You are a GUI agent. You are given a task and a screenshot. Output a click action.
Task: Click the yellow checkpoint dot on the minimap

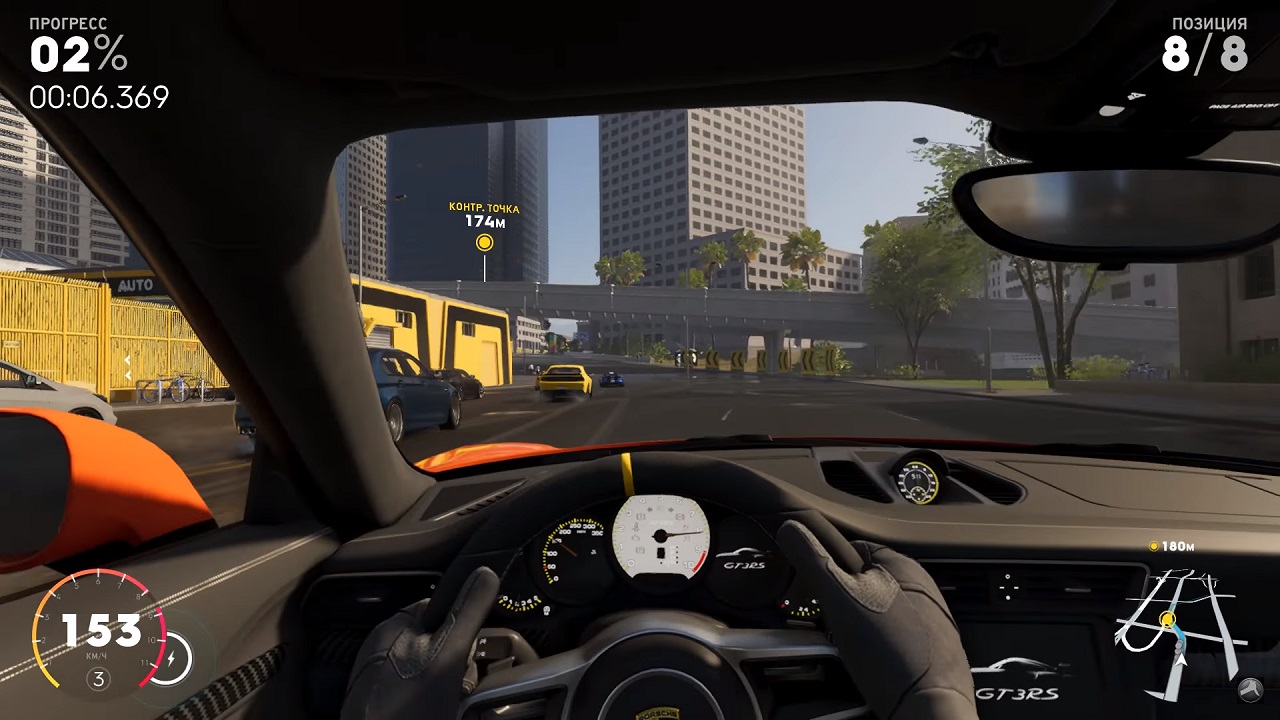(1167, 620)
